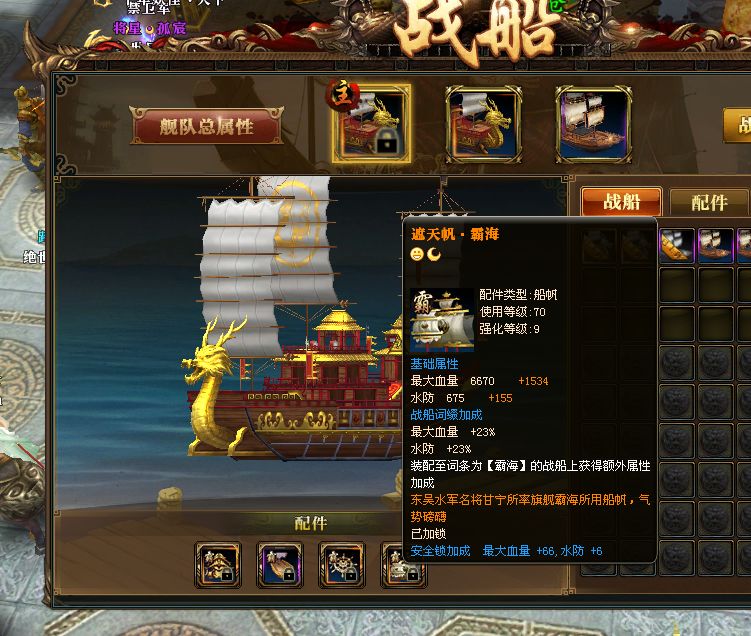Select the golden hull accessory slot
Viewport: 751px width, 636px height.
pyautogui.click(x=218, y=565)
